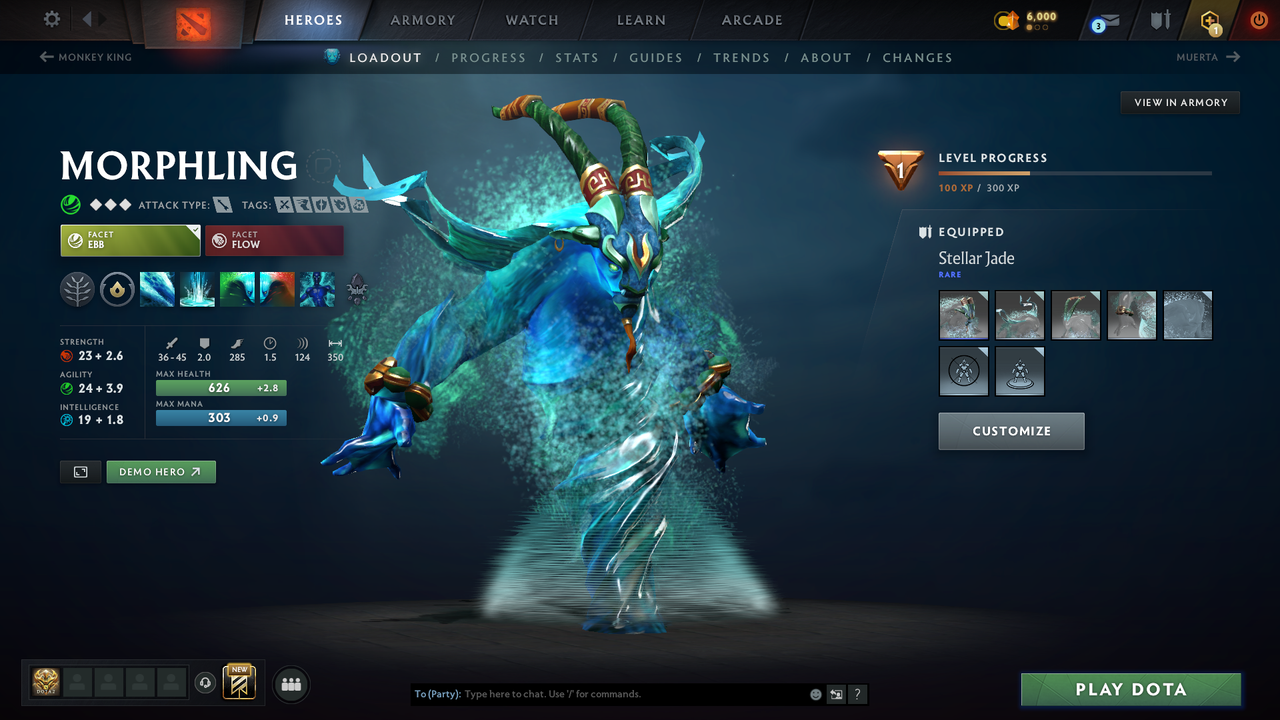1280x720 pixels.
Task: Open the GUIDES tab
Action: (x=656, y=57)
